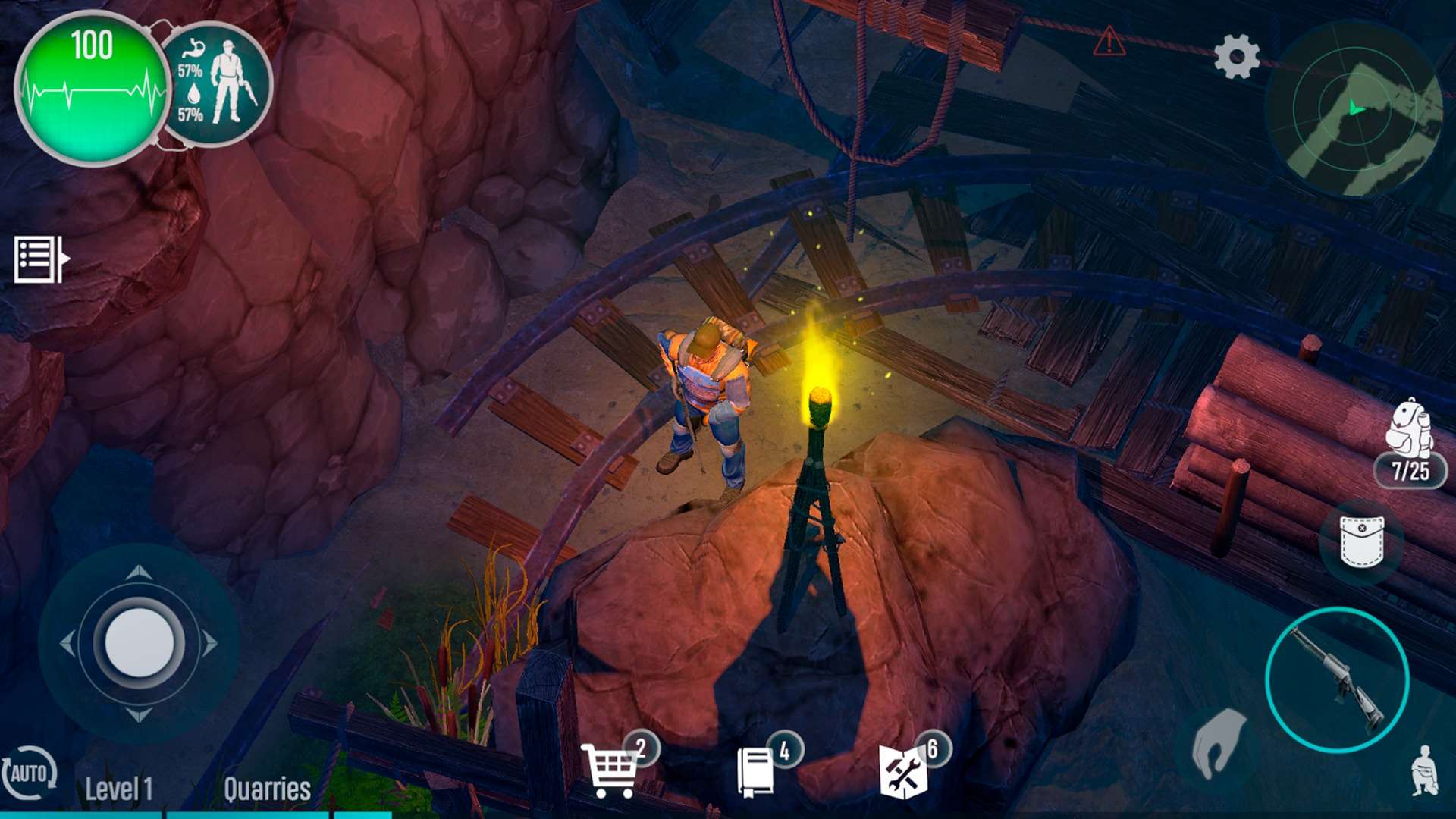Open the shopping cart store

[x=610, y=770]
